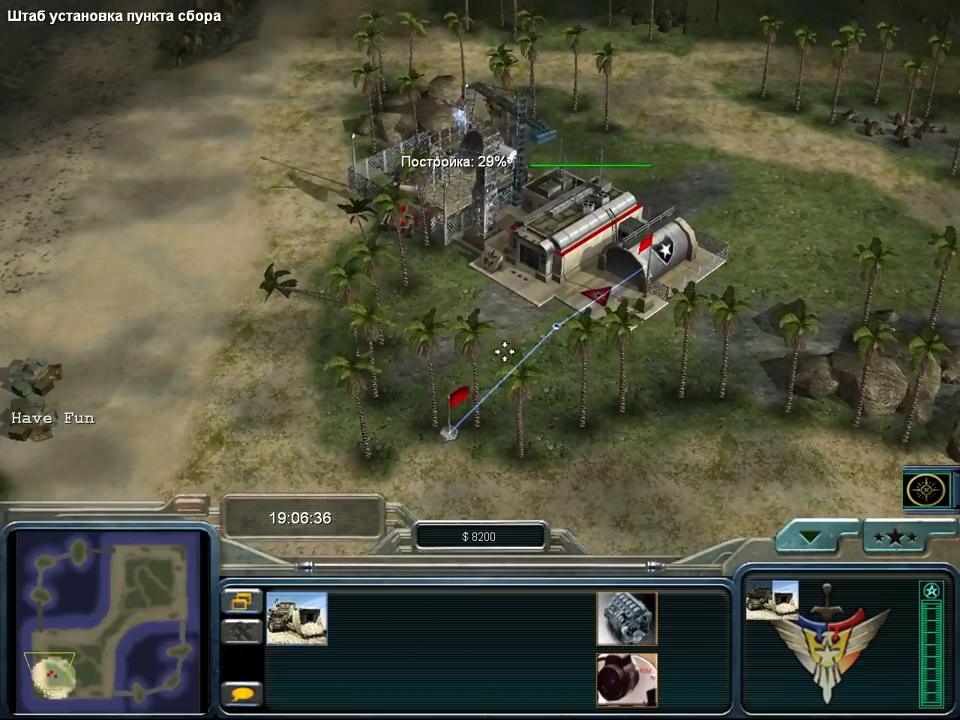
Task: Open the chat speech bubble button
Action: pos(241,692)
